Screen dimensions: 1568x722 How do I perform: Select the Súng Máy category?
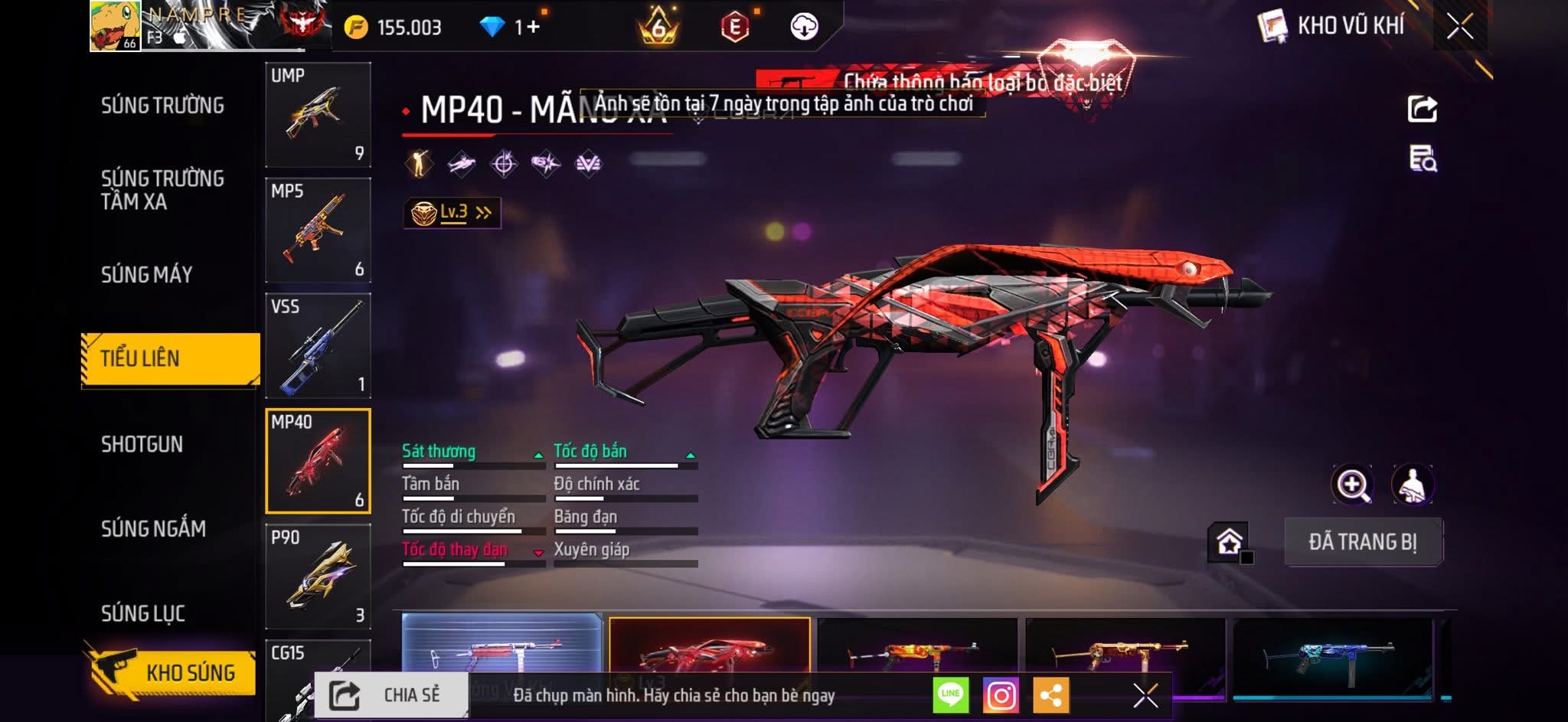click(147, 274)
